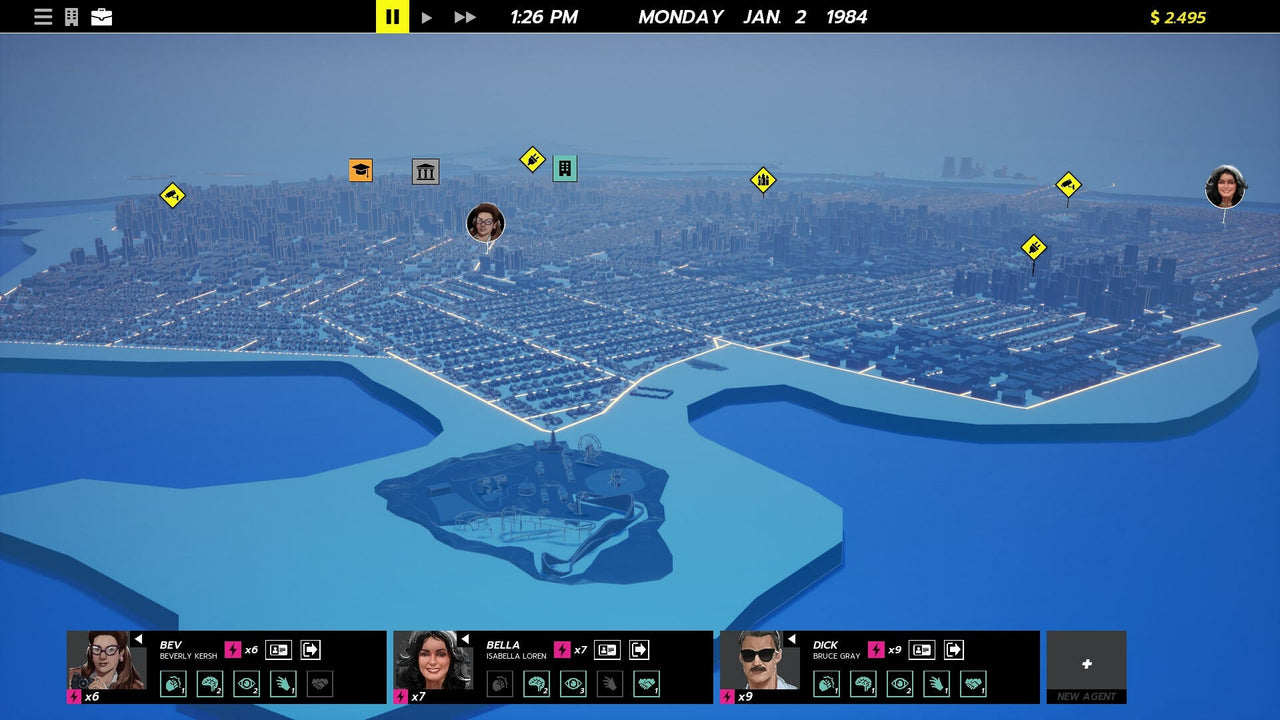Pause the game clock

click(391, 16)
